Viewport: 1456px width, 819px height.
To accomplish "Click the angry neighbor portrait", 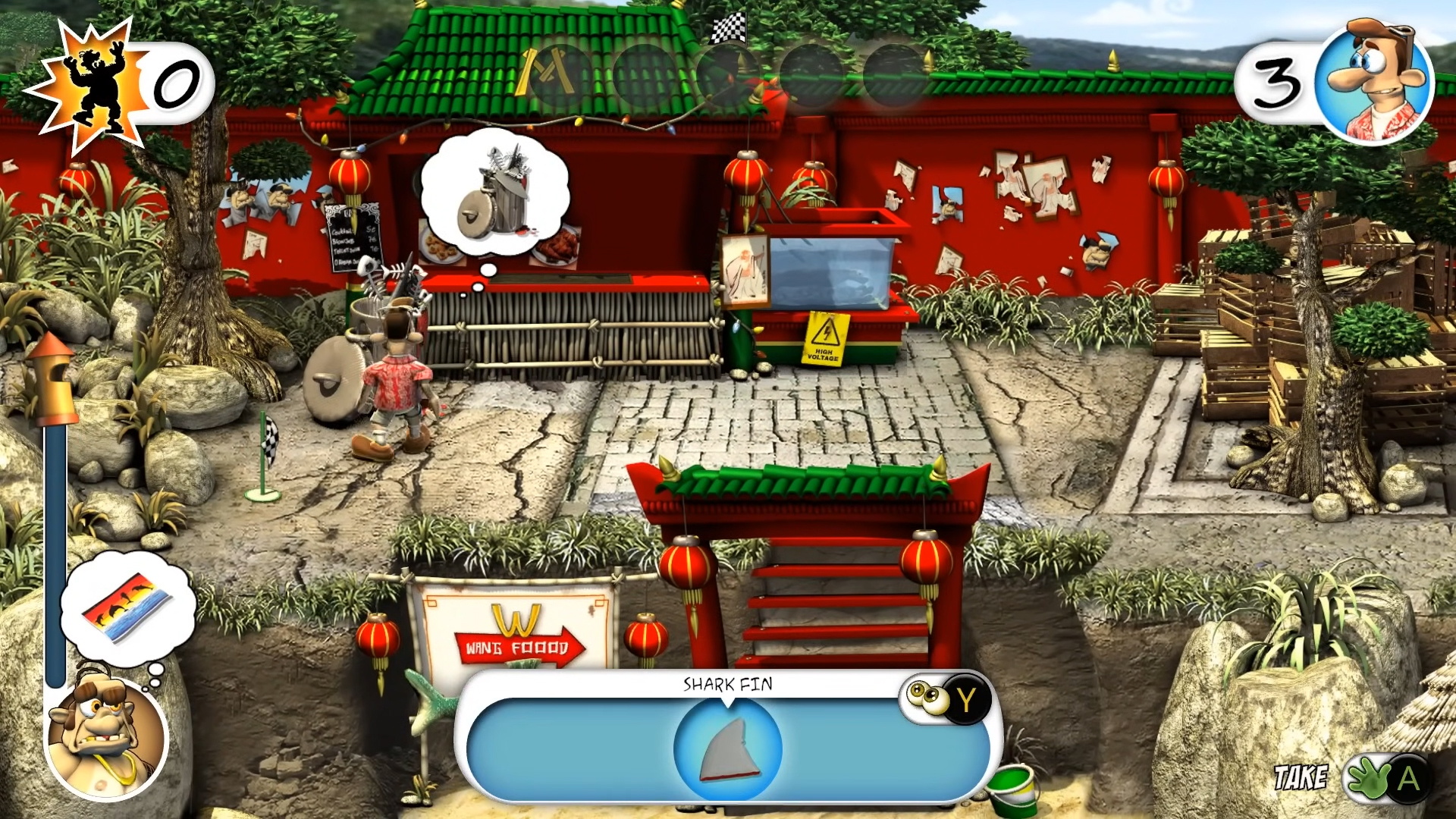I will [x=106, y=737].
